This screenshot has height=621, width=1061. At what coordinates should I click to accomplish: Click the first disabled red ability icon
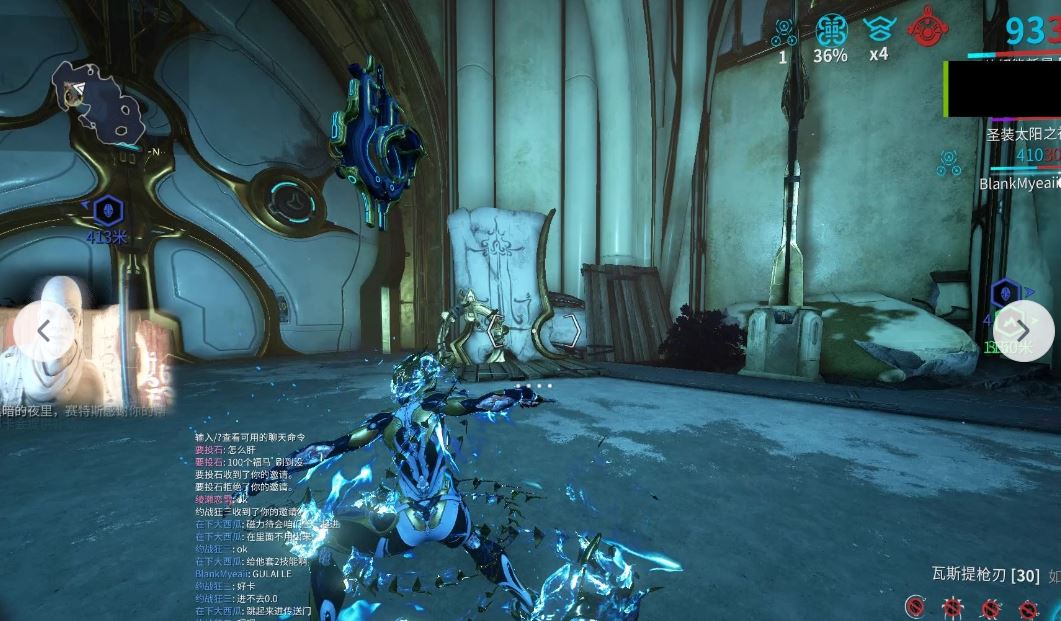pos(915,606)
